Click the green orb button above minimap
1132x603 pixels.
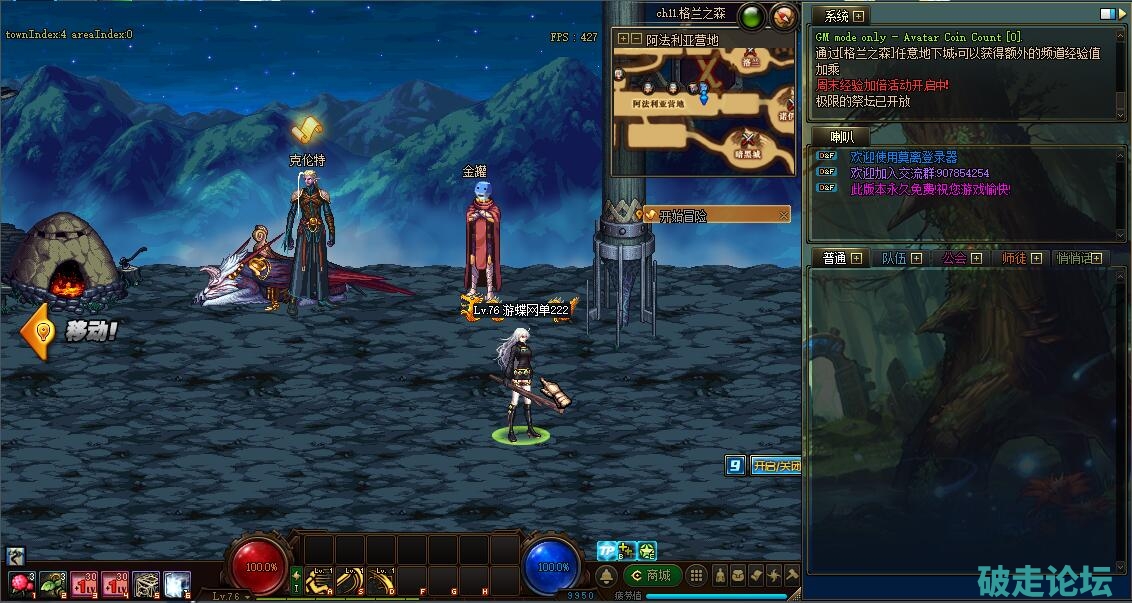tap(751, 15)
